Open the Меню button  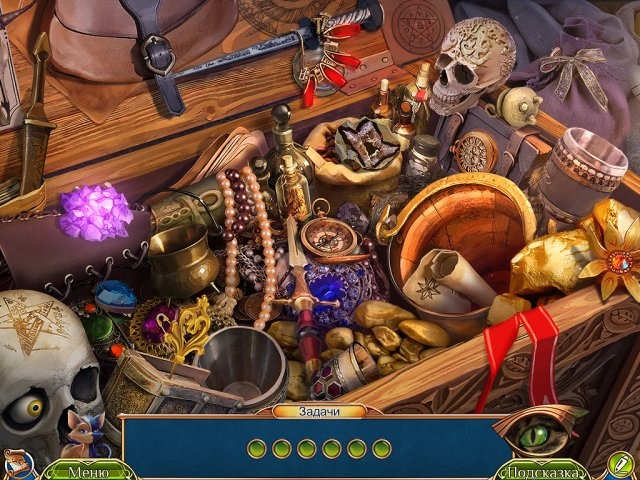[88, 471]
